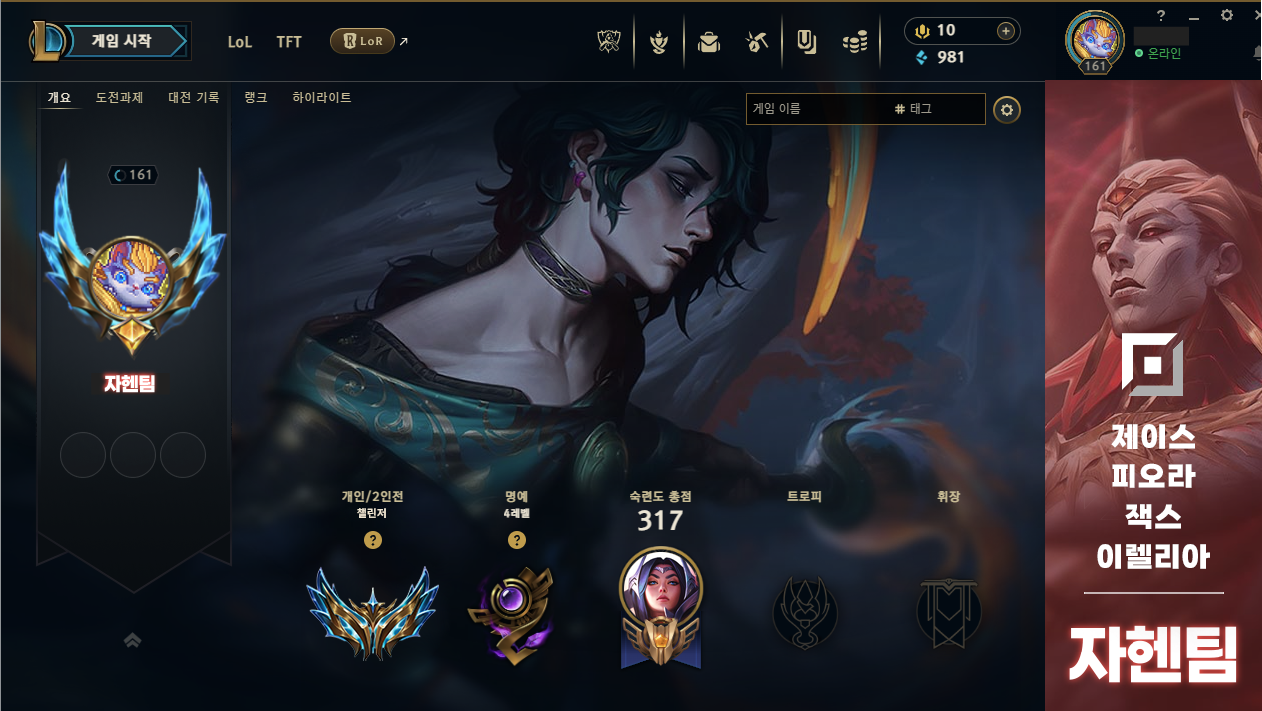Minimize the client window
The height and width of the screenshot is (711, 1262).
1193,17
